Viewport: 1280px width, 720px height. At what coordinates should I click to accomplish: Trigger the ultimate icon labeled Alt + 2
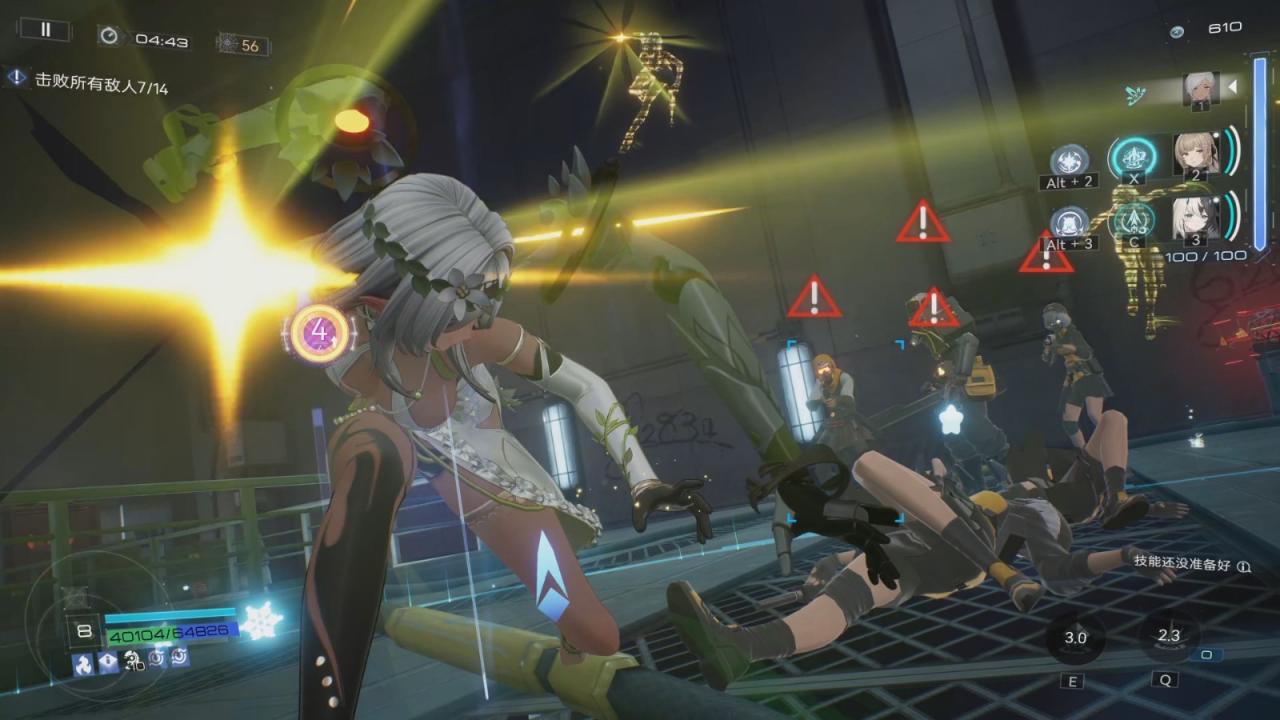(1070, 160)
